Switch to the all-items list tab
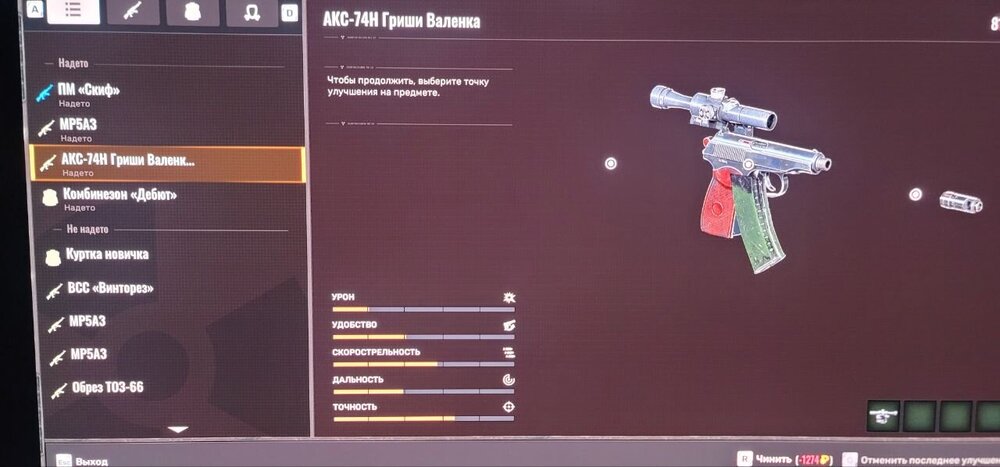This screenshot has height=467, width=1000. (x=73, y=12)
